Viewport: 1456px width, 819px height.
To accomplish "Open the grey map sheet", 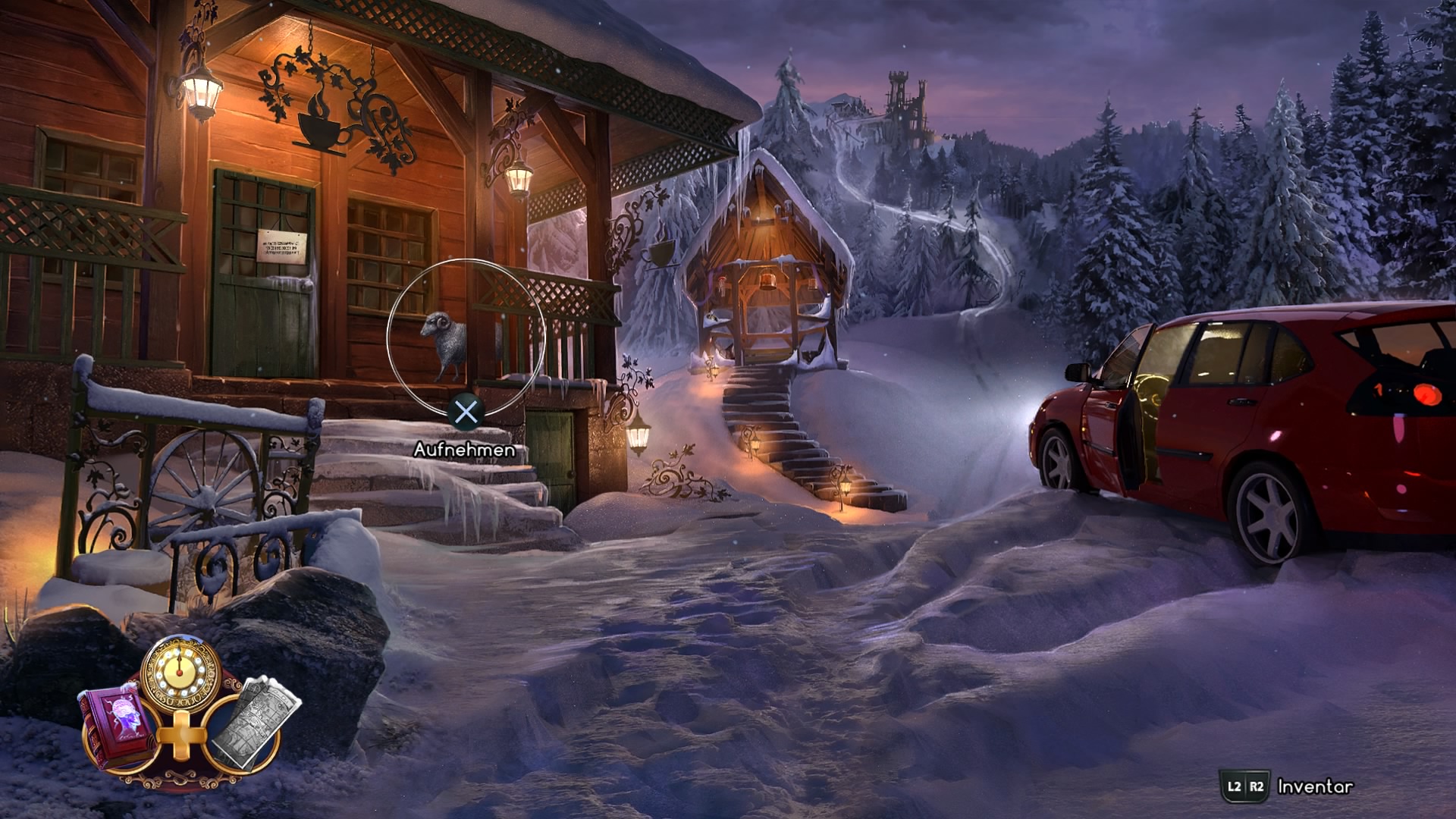I will coord(251,724).
